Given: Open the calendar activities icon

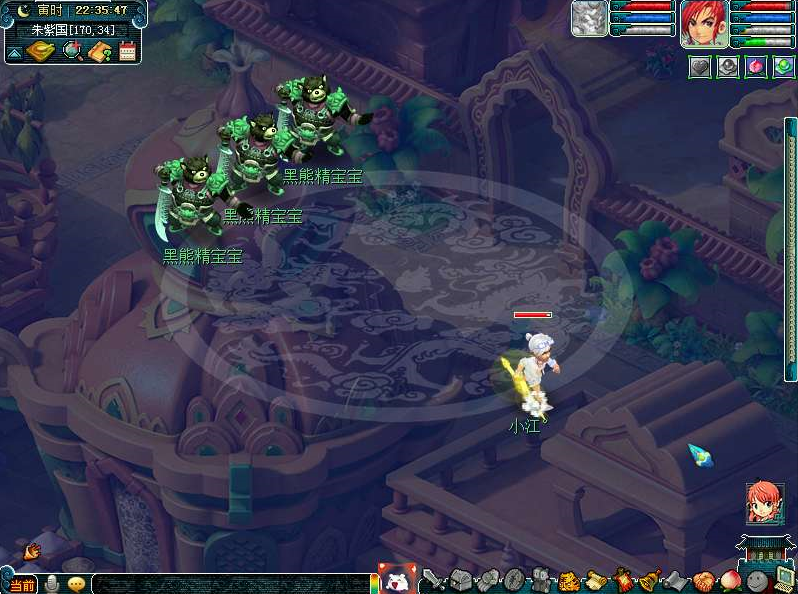Looking at the screenshot, I should 127,52.
